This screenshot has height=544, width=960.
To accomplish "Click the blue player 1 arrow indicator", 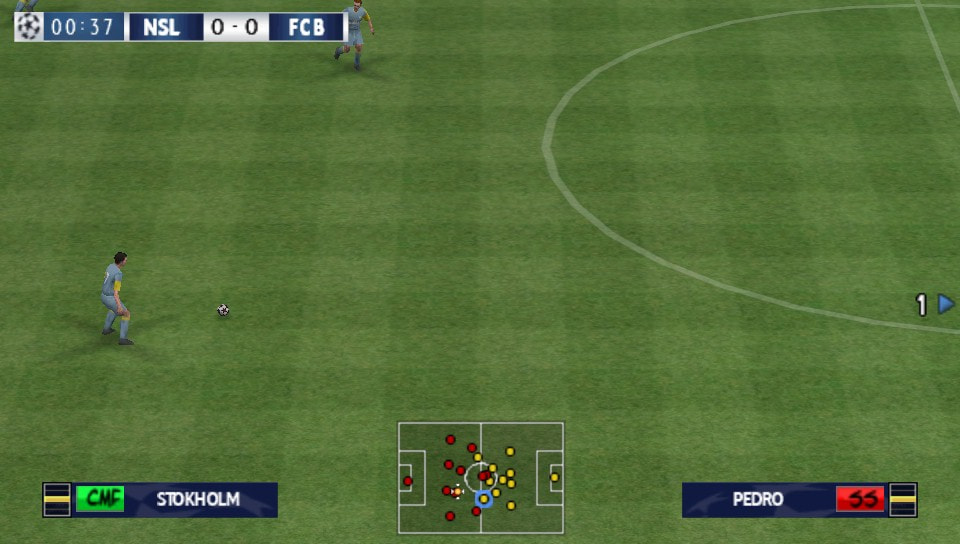I will (x=945, y=304).
